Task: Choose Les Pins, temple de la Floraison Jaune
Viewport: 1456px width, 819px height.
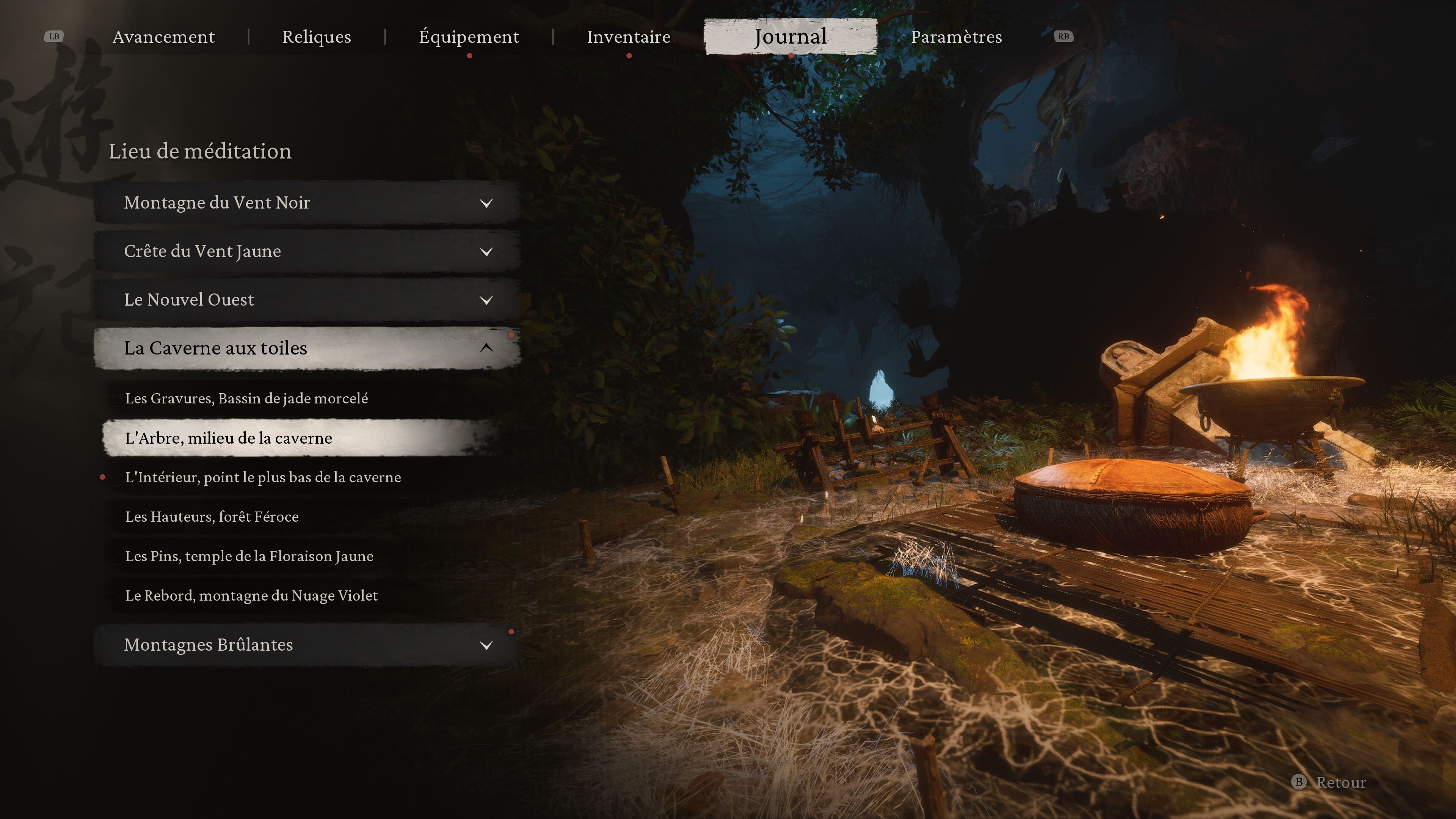Action: click(249, 556)
